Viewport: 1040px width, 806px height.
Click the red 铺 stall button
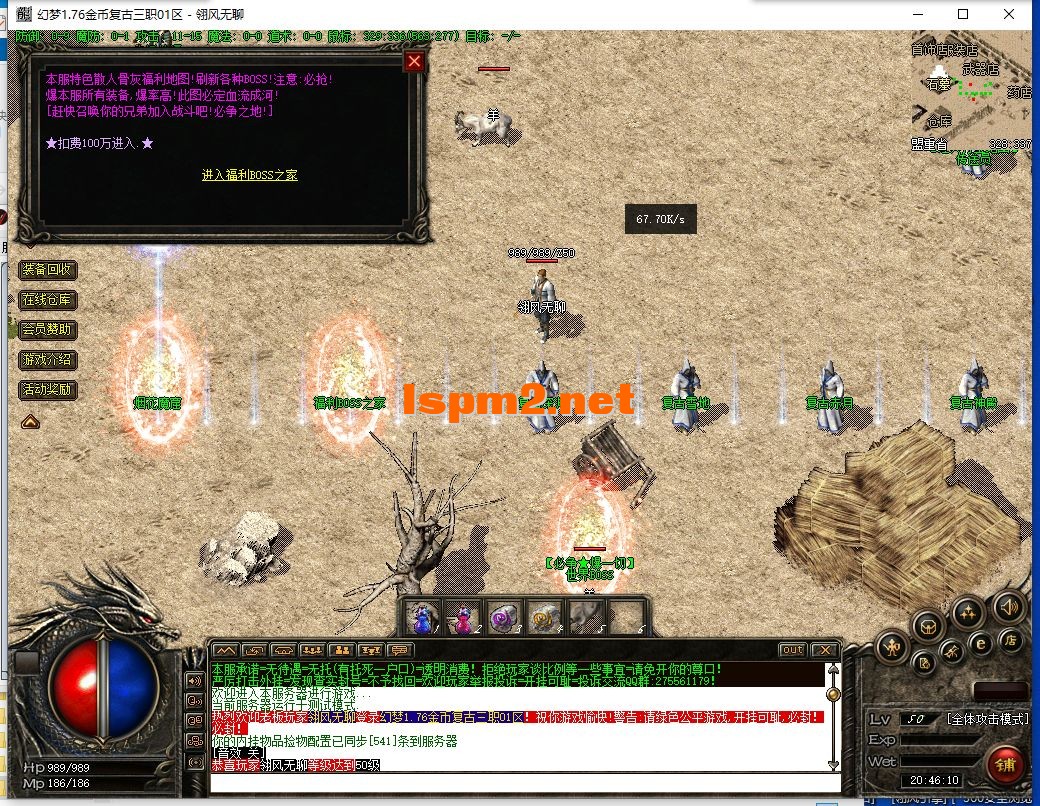pyautogui.click(x=1005, y=765)
